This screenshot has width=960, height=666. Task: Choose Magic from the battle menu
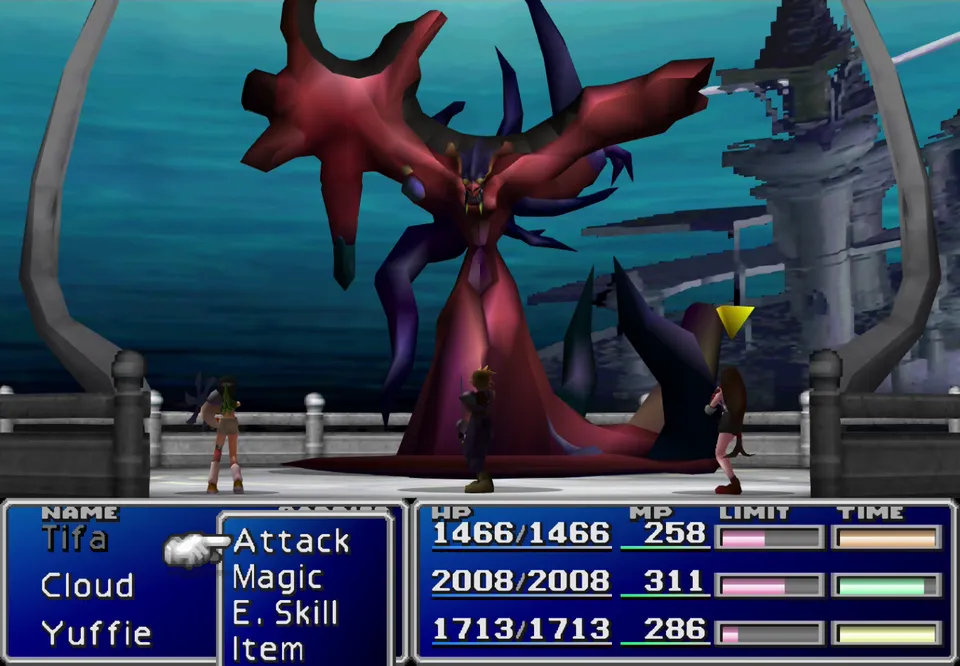click(x=277, y=577)
